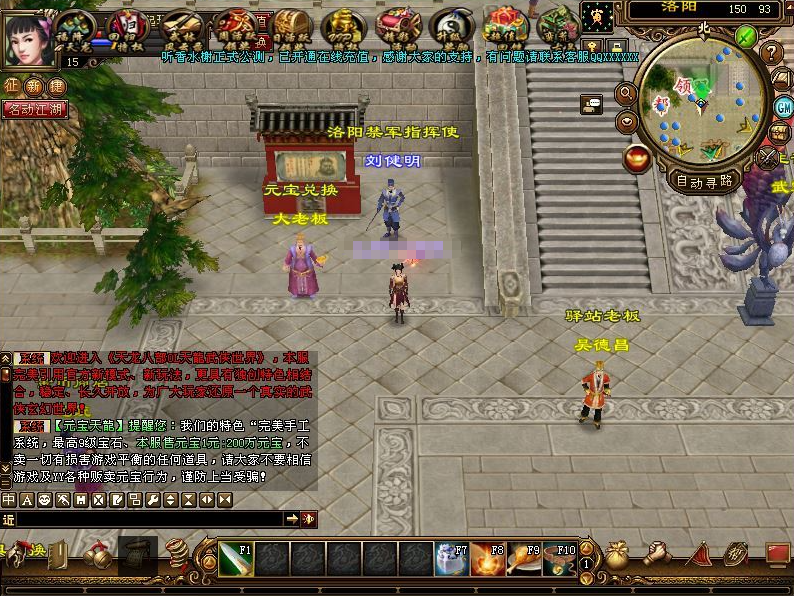The height and width of the screenshot is (596, 794).
Task: Open the chat bubble person icon
Action: tap(591, 102)
